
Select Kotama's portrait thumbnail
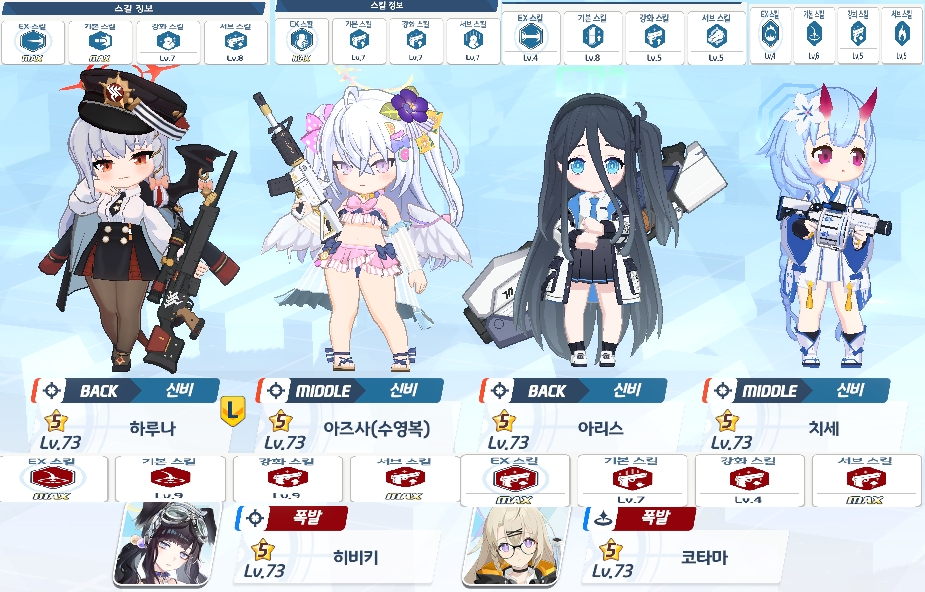[504, 545]
